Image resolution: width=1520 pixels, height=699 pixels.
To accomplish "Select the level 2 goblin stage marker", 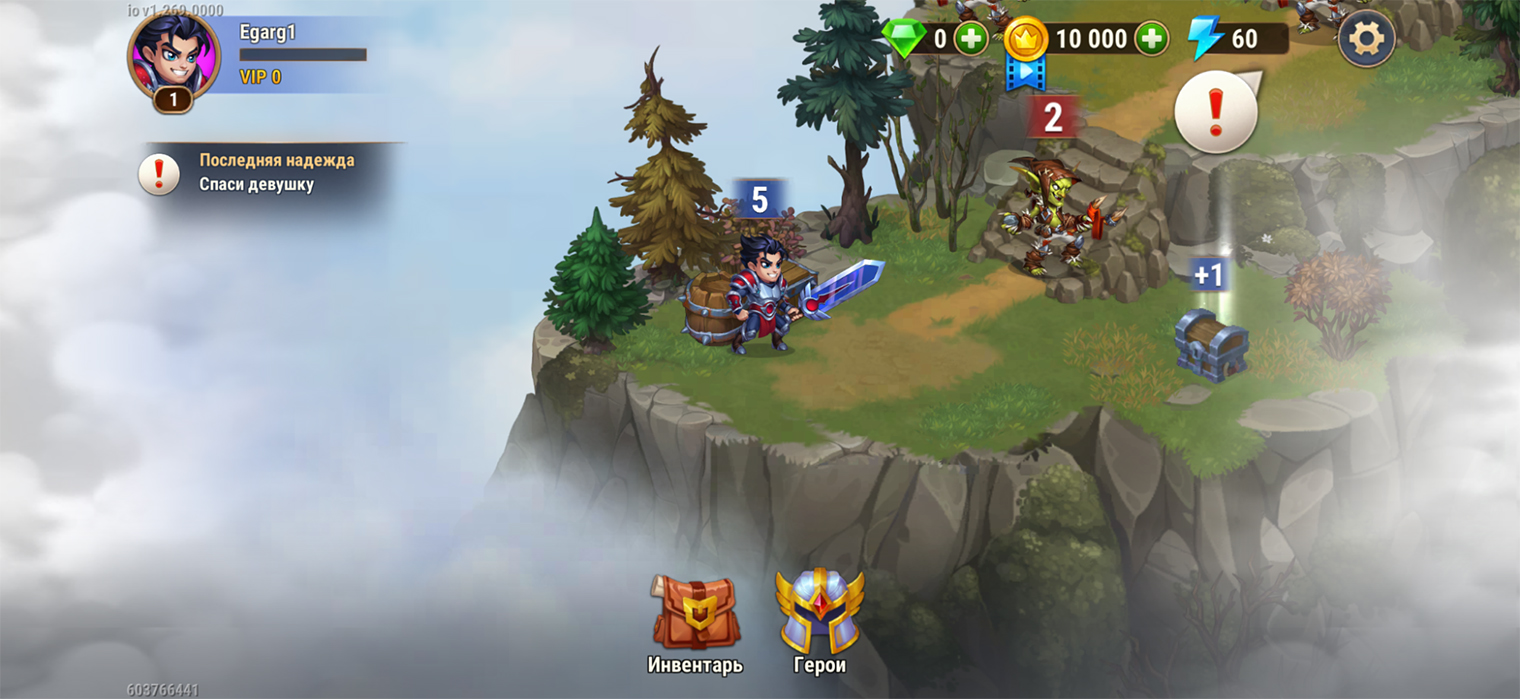I will pos(1052,118).
